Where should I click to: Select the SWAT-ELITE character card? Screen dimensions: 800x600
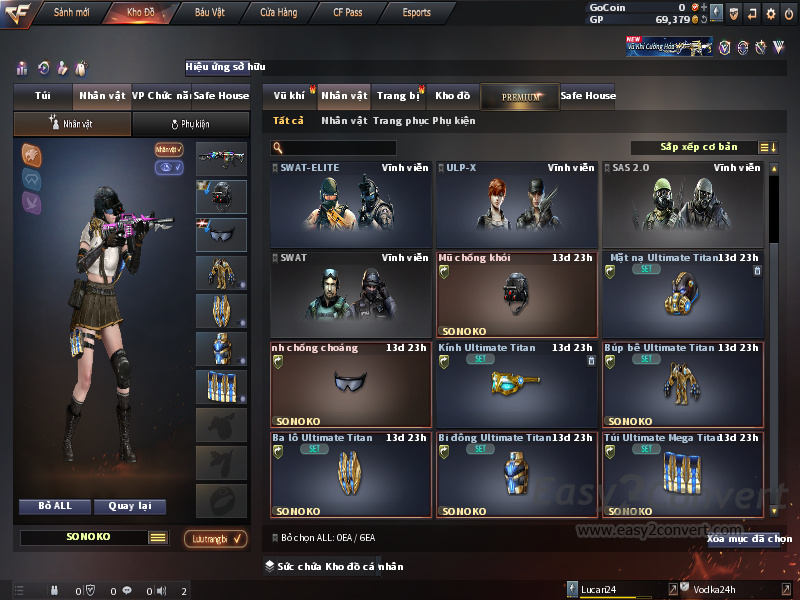(x=351, y=205)
